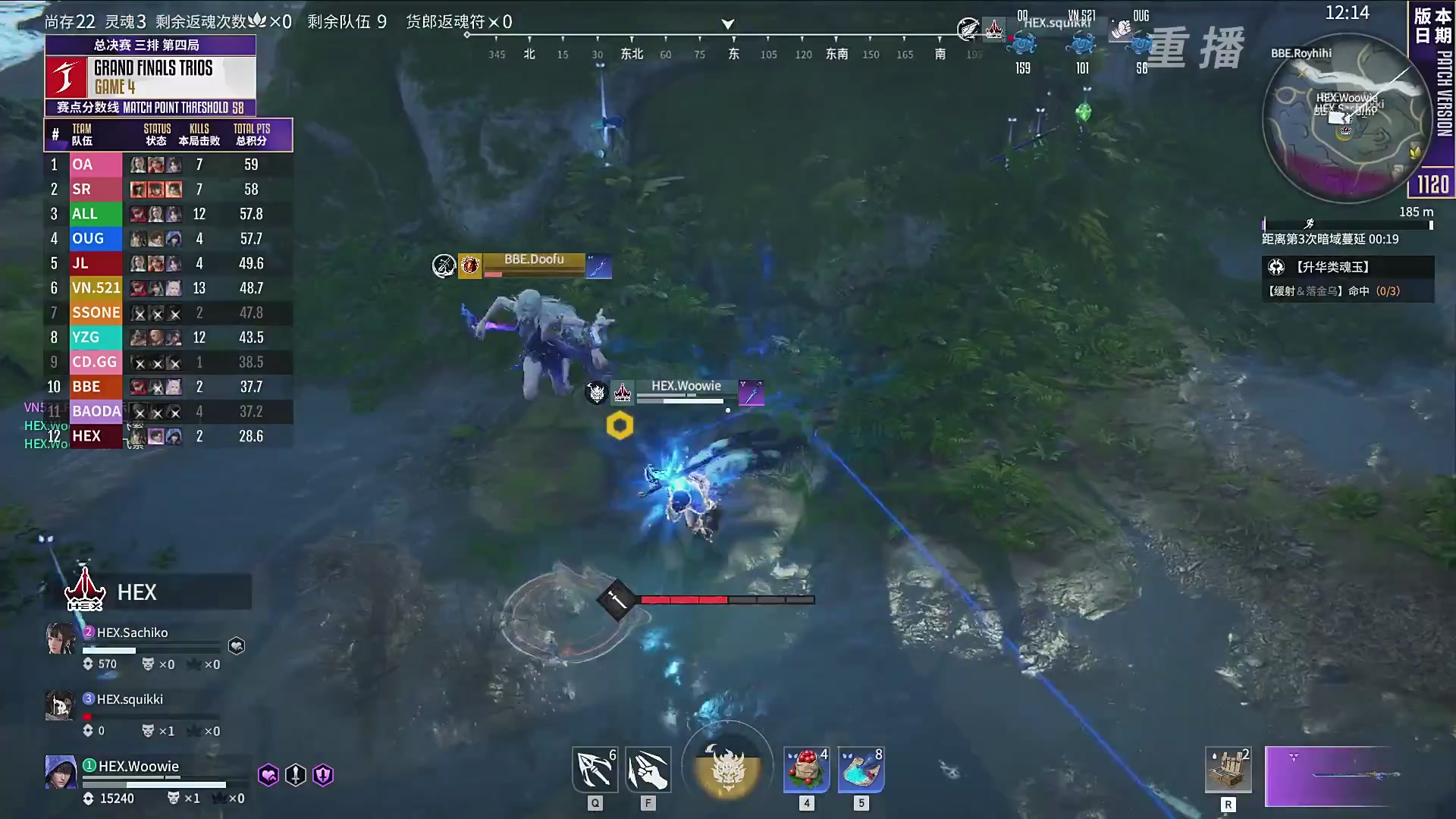Click the BBE.Doofu player nameplate
Viewport: 1456px width, 819px height.
[534, 259]
